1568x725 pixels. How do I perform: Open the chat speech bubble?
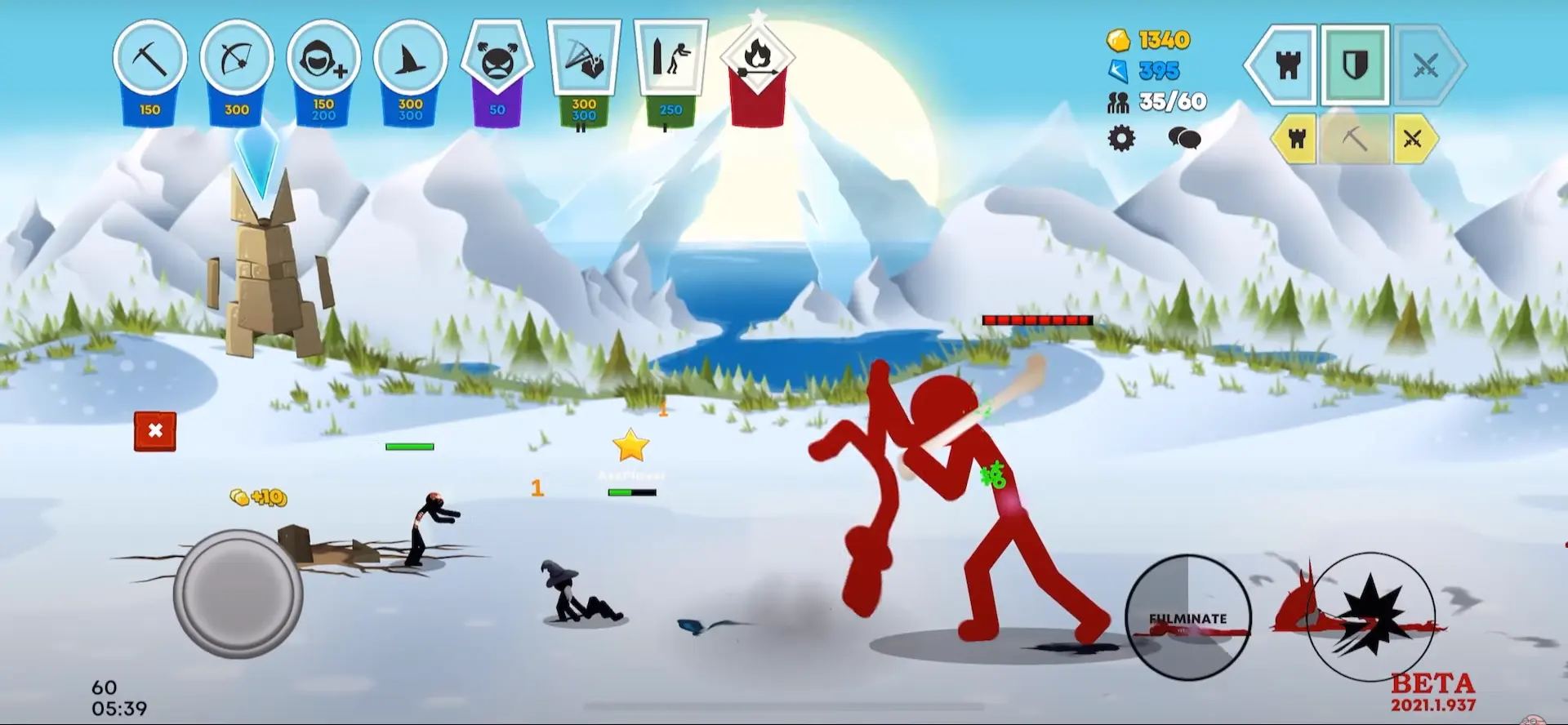pyautogui.click(x=1183, y=138)
